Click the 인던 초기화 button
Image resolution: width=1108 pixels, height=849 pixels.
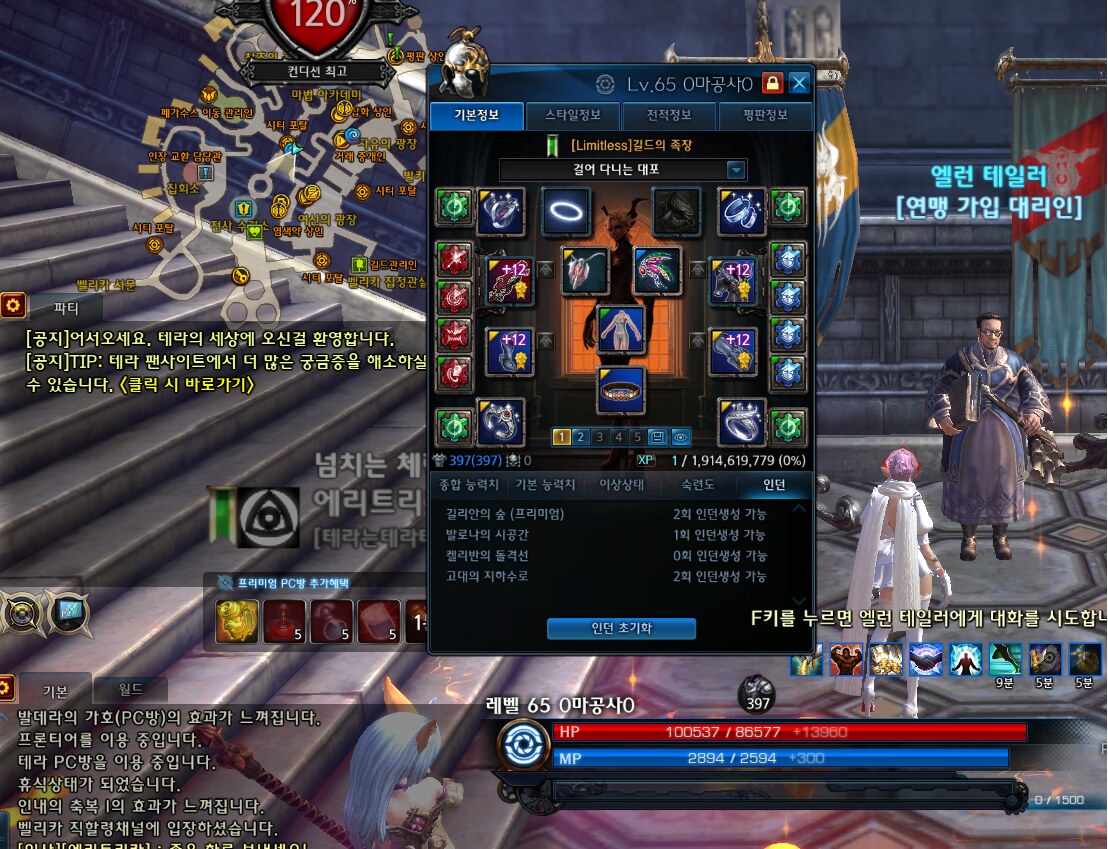tap(621, 628)
